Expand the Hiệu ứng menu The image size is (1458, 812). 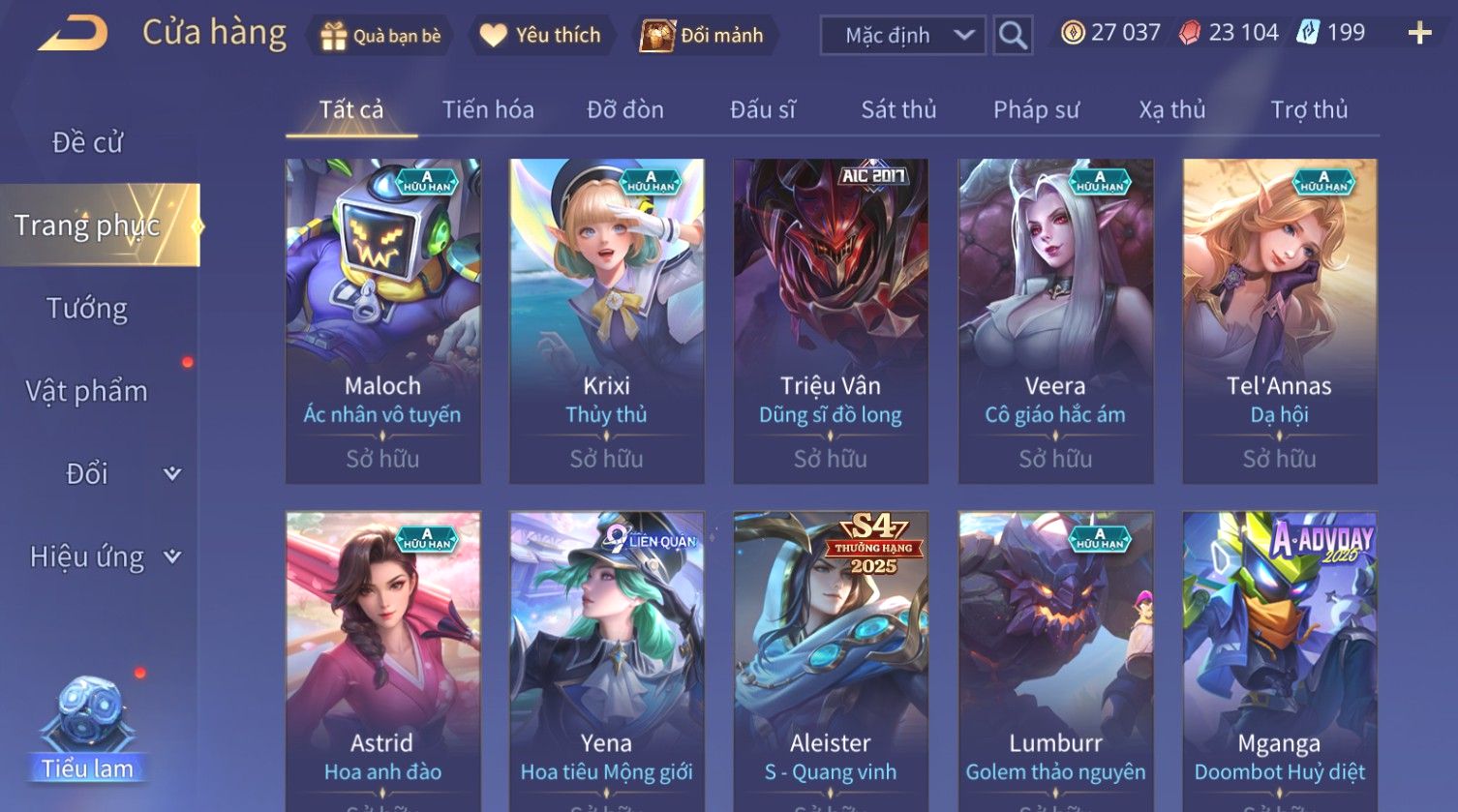click(104, 556)
